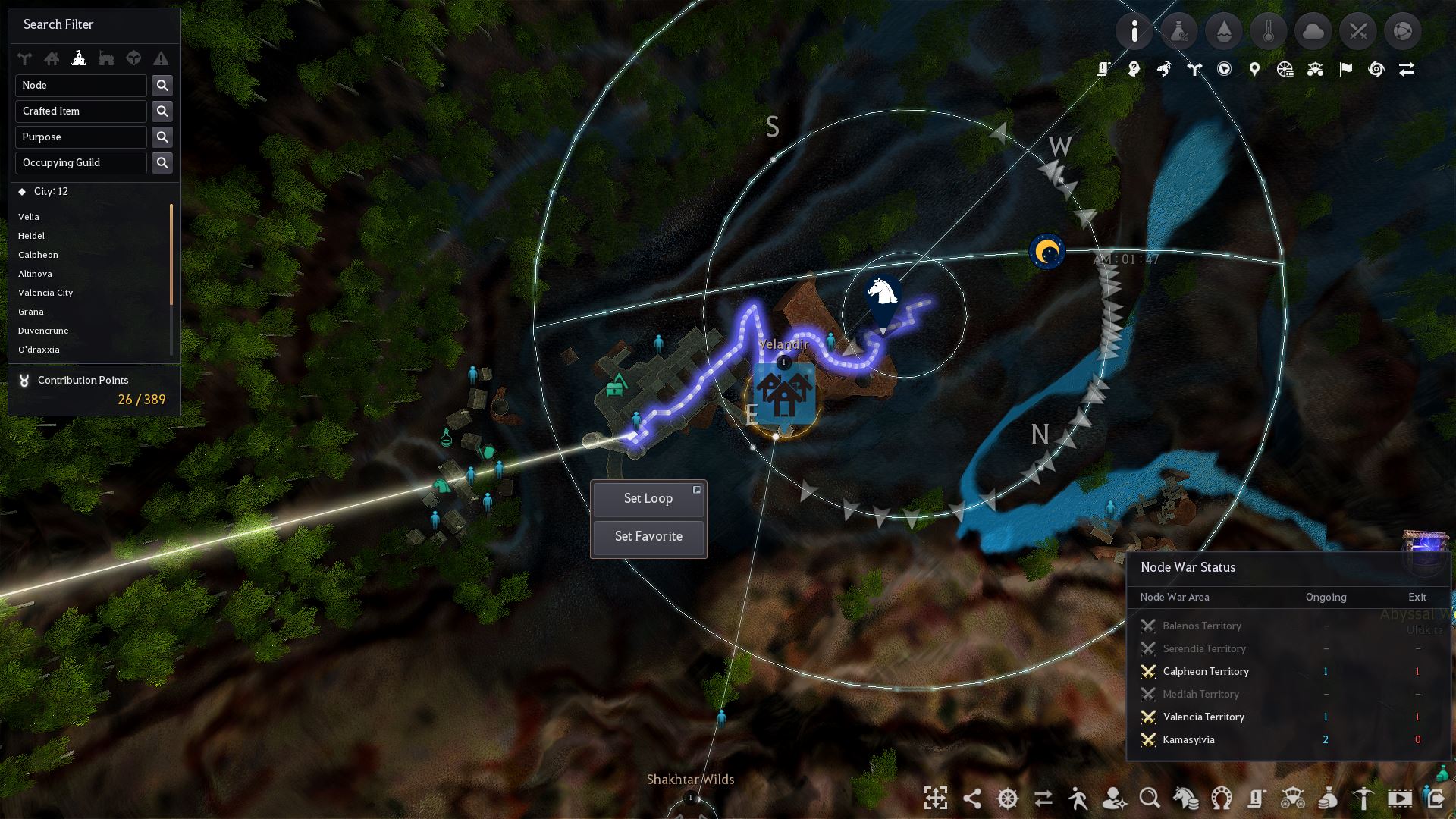Open the world map info icon top right

1135,31
